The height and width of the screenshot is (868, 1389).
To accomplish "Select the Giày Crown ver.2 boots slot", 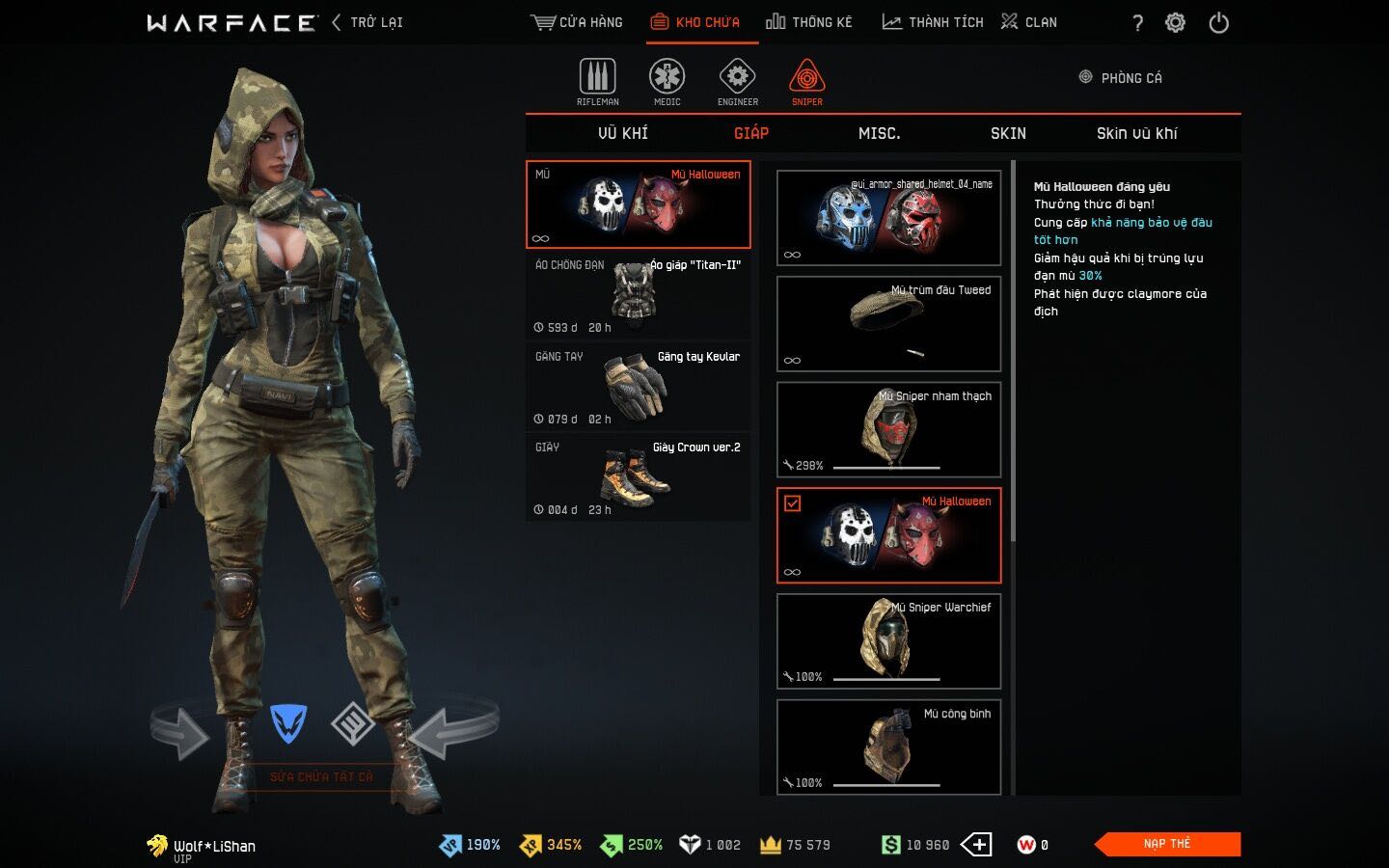I will point(638,477).
